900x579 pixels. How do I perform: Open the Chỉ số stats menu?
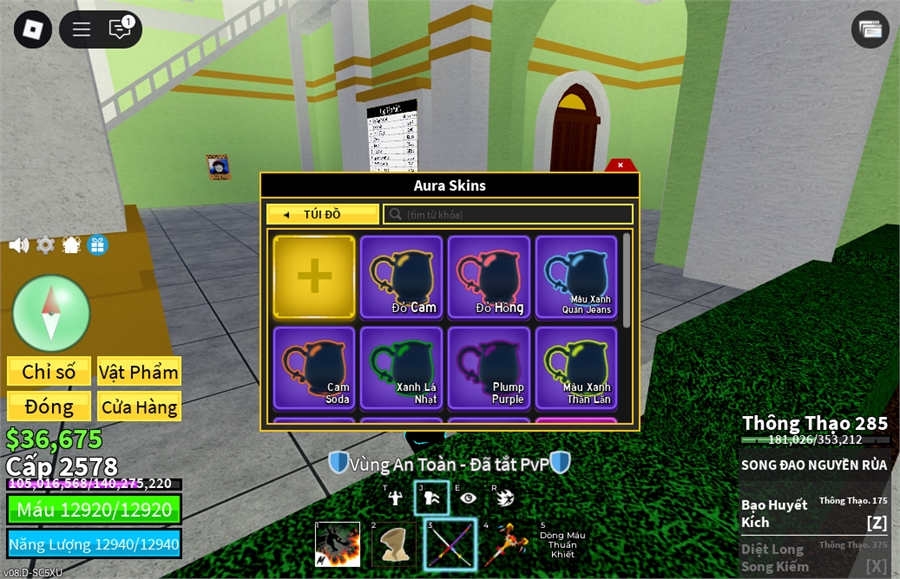49,372
